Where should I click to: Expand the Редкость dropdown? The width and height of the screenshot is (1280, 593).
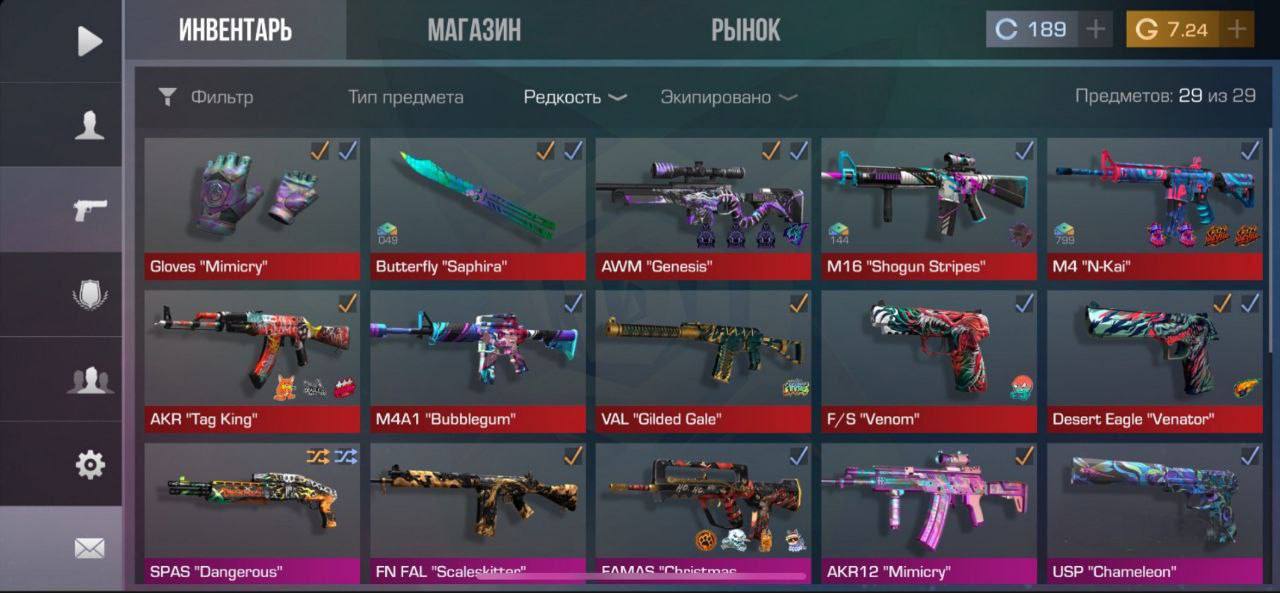click(575, 97)
